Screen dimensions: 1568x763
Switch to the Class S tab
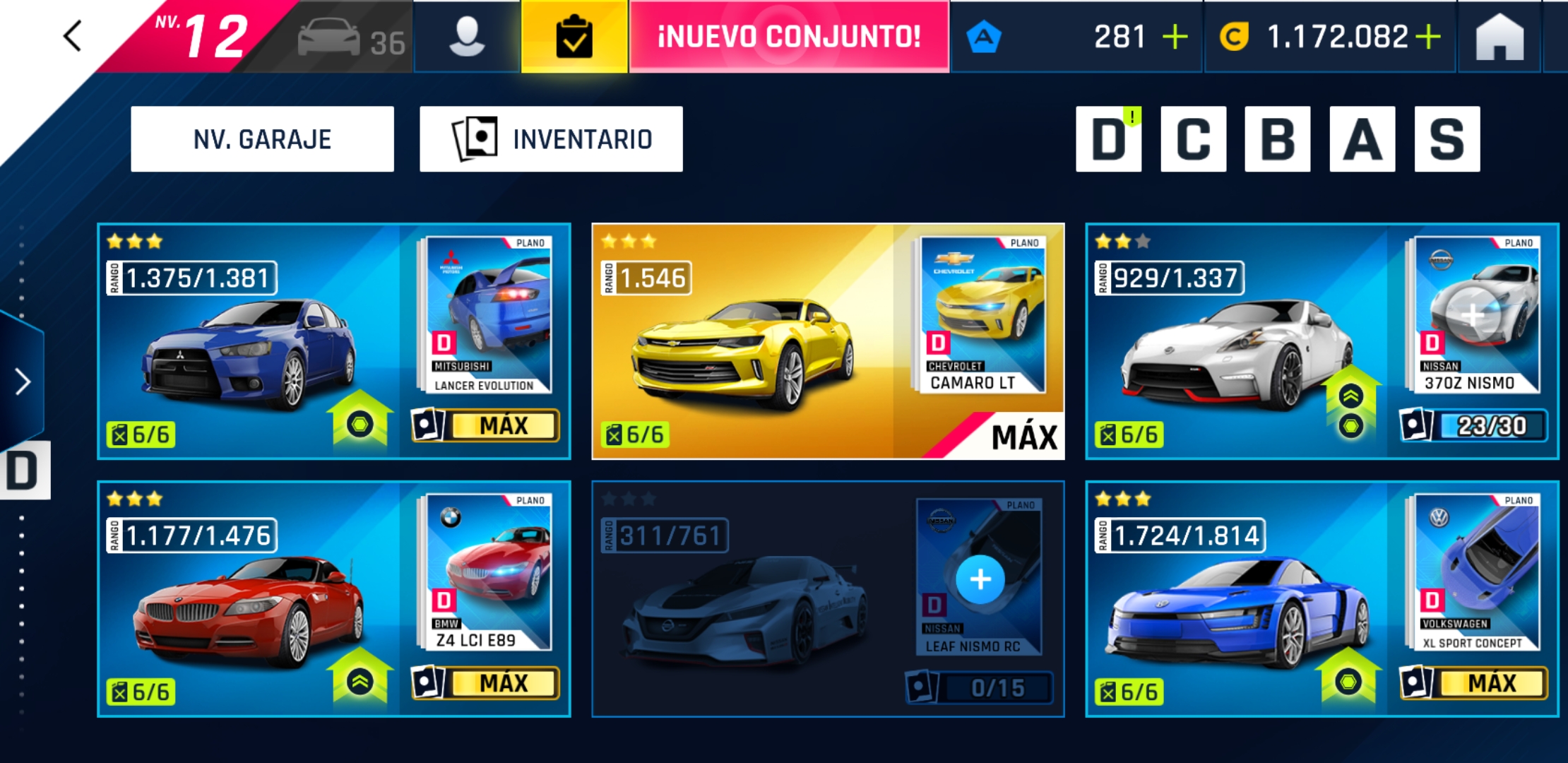coord(1445,139)
